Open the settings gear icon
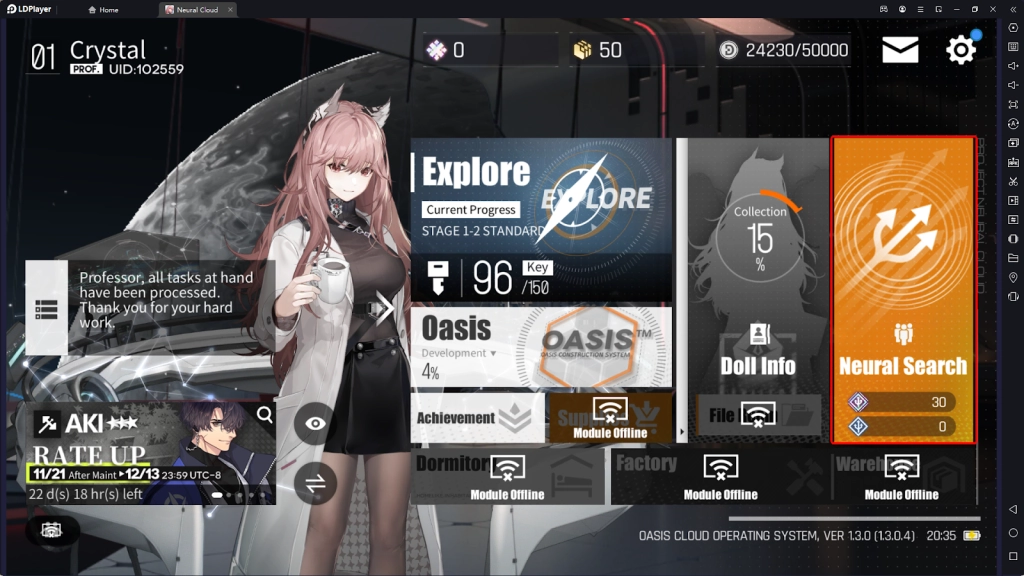Screen dimensions: 1024x576 point(961,50)
